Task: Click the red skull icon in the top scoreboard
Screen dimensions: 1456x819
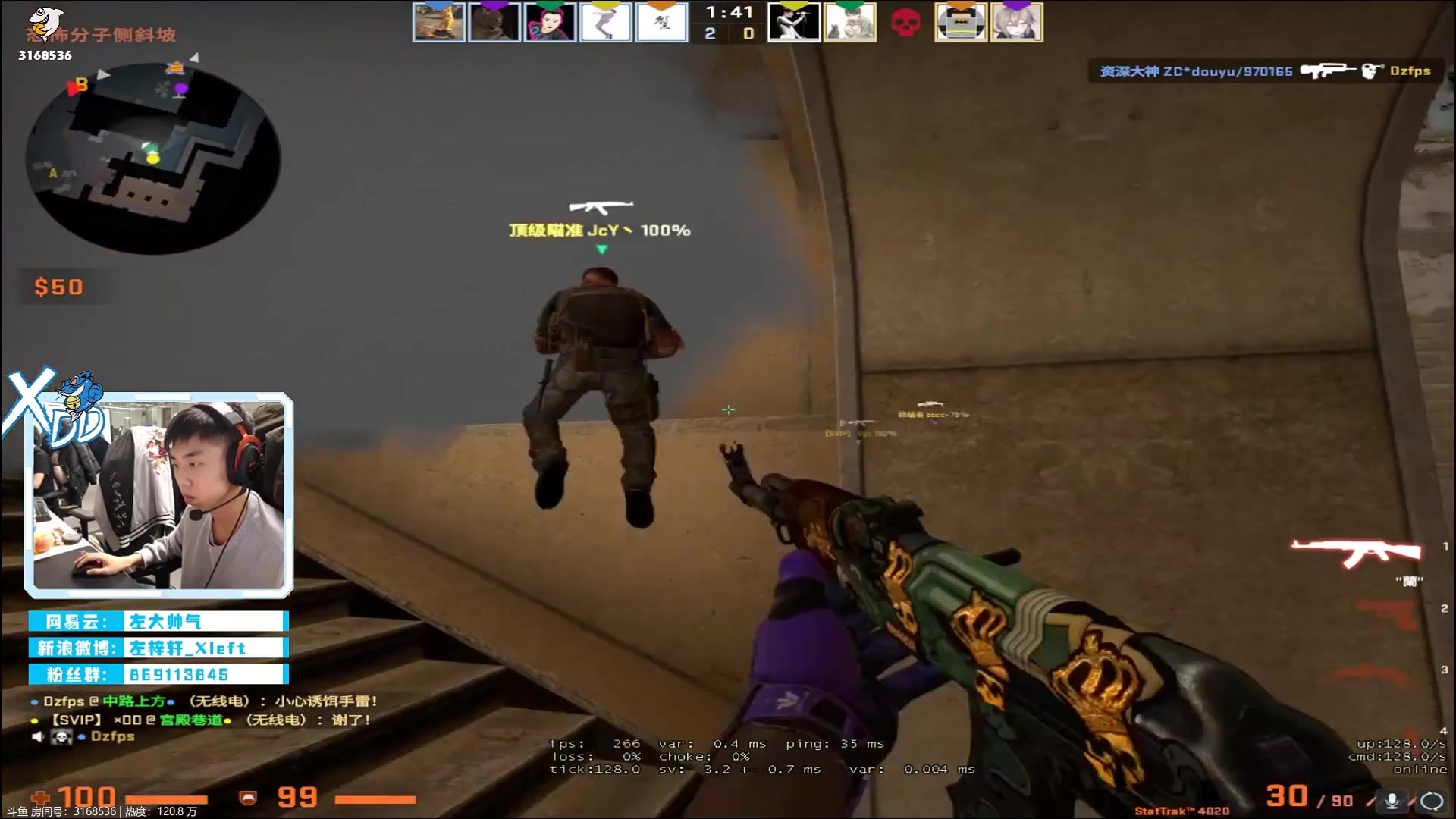Action: coord(905,22)
